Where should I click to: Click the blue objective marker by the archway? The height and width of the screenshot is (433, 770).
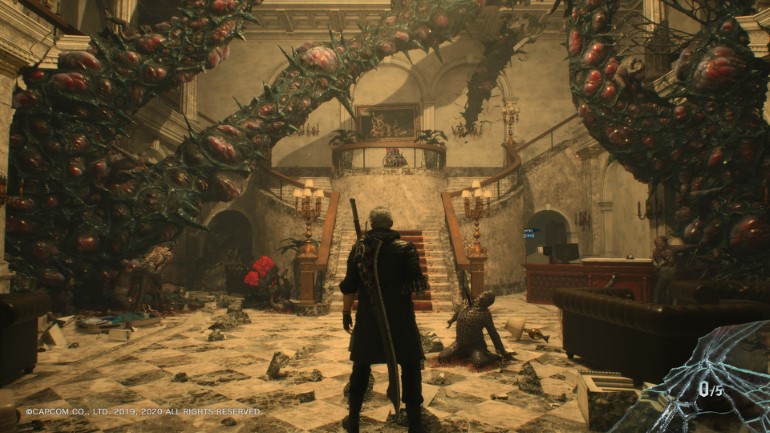pos(530,233)
